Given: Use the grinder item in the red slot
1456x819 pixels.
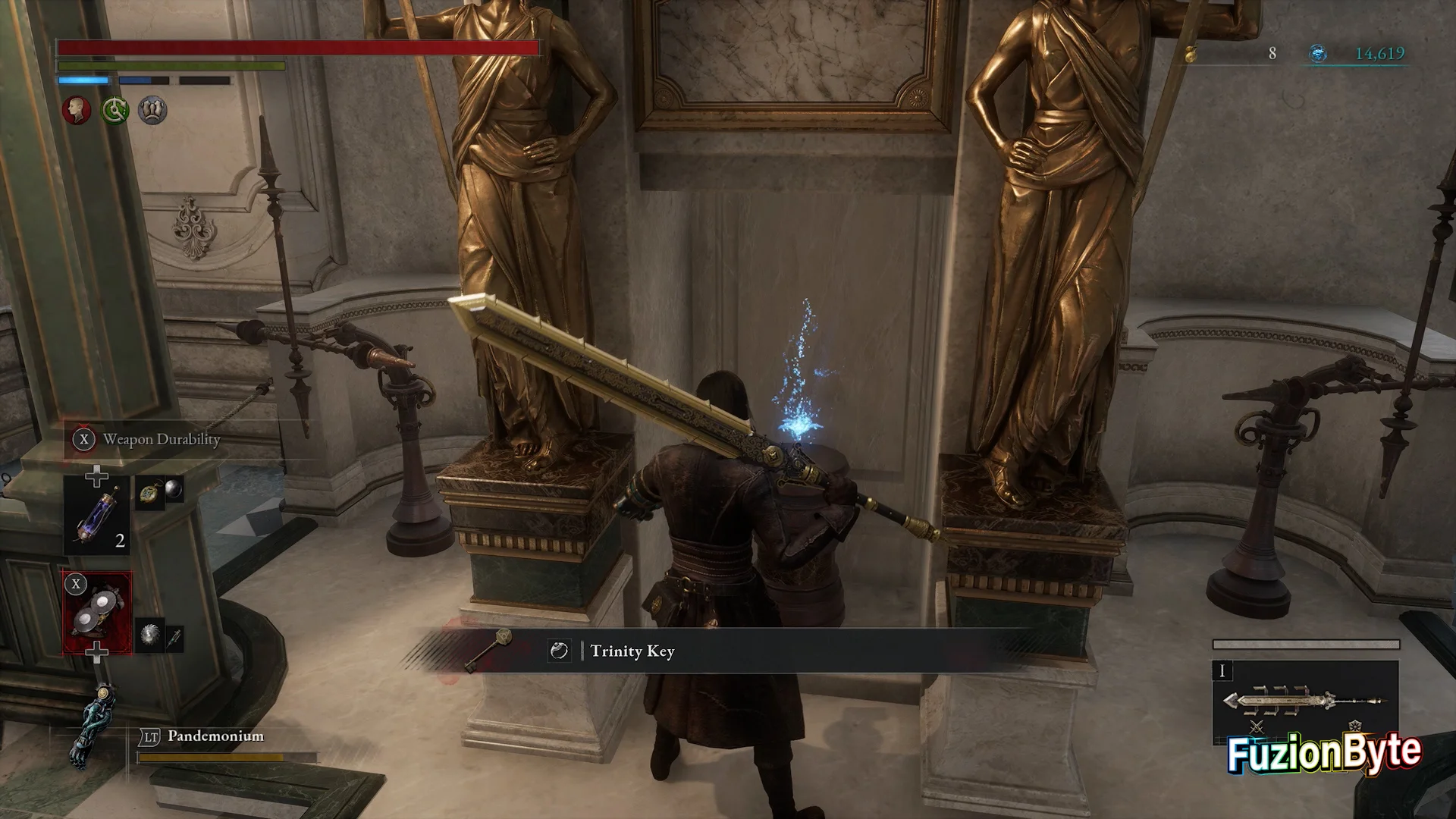Looking at the screenshot, I should [97, 613].
